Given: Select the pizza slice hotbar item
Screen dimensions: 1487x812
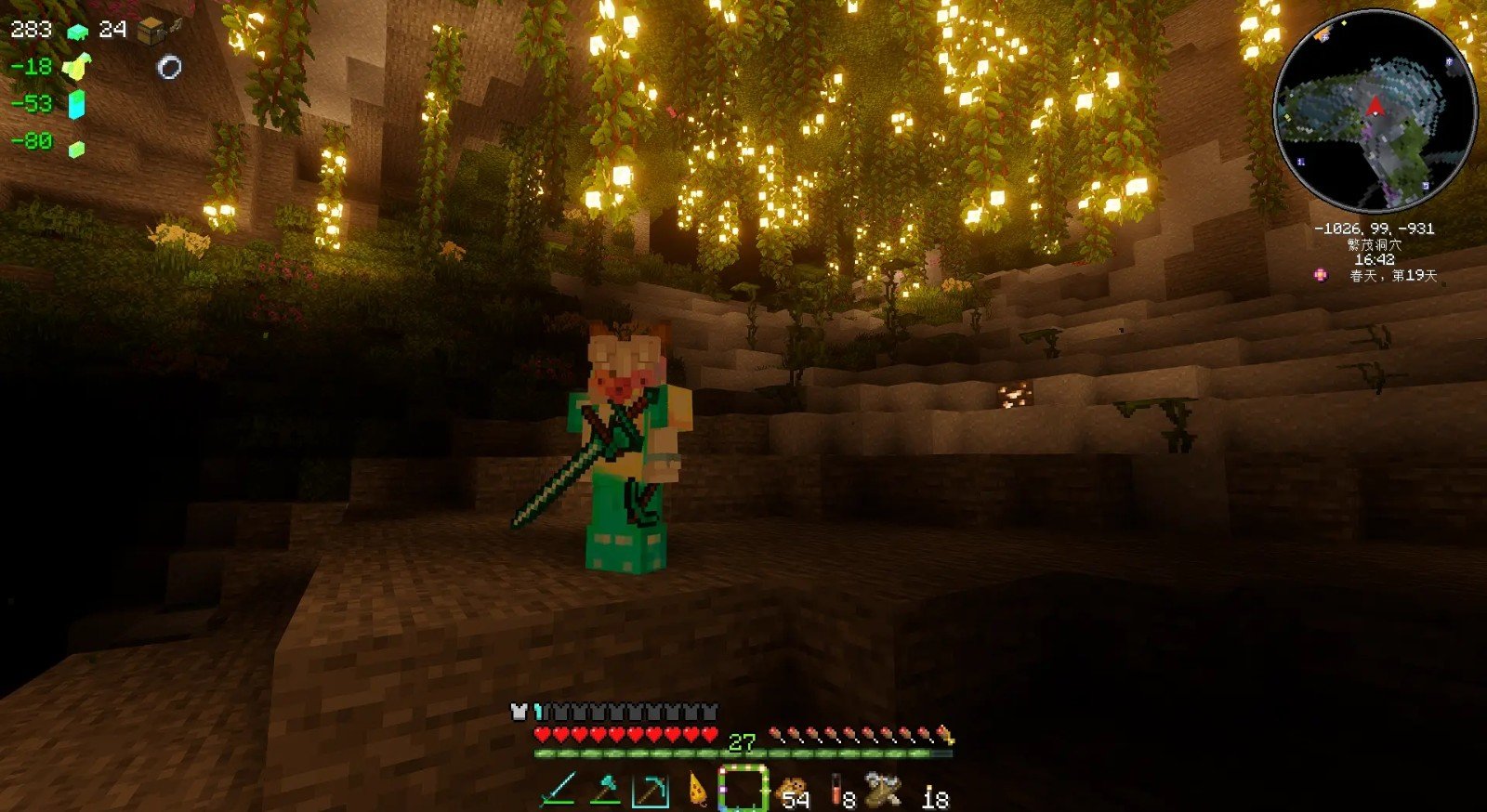Looking at the screenshot, I should [696, 791].
